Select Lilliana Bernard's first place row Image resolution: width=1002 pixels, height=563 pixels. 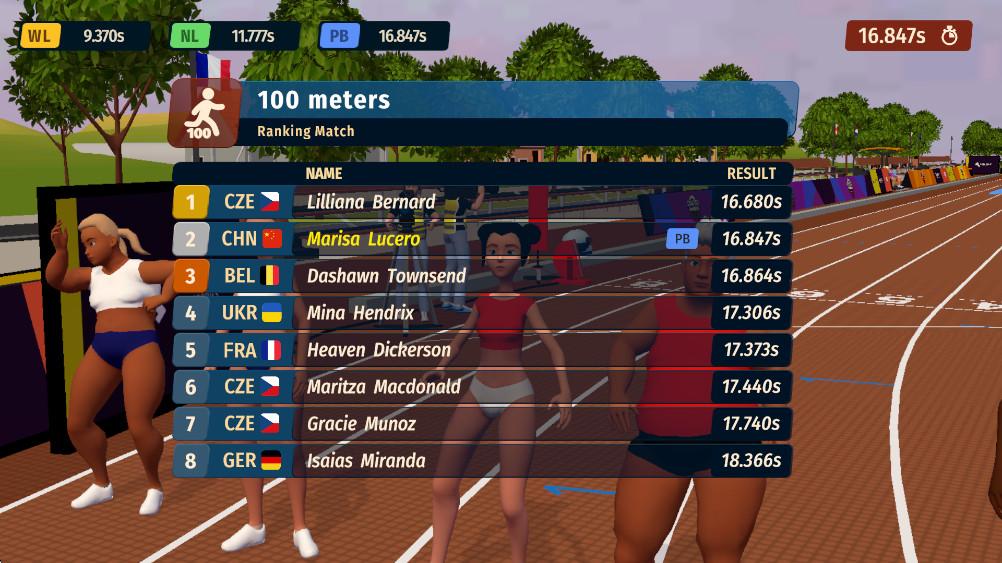pos(482,202)
